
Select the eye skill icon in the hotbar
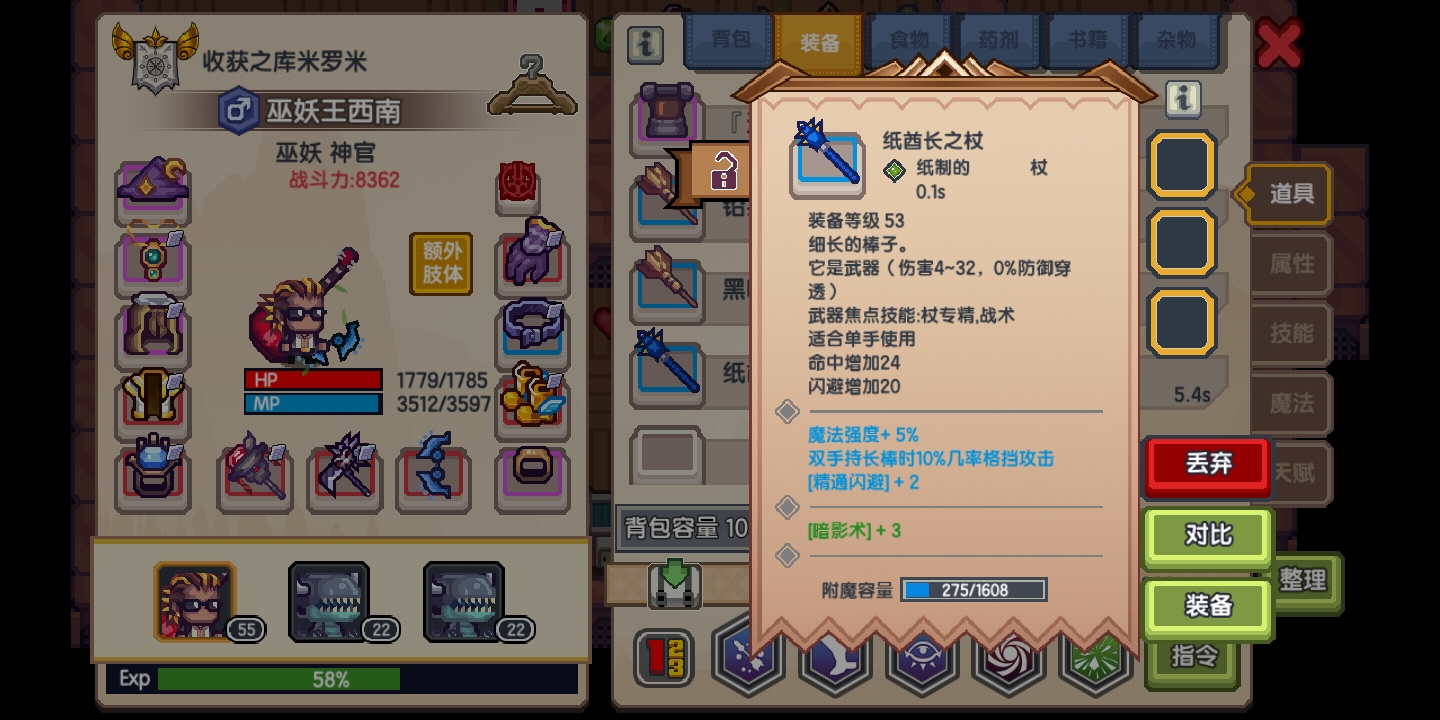[922, 658]
